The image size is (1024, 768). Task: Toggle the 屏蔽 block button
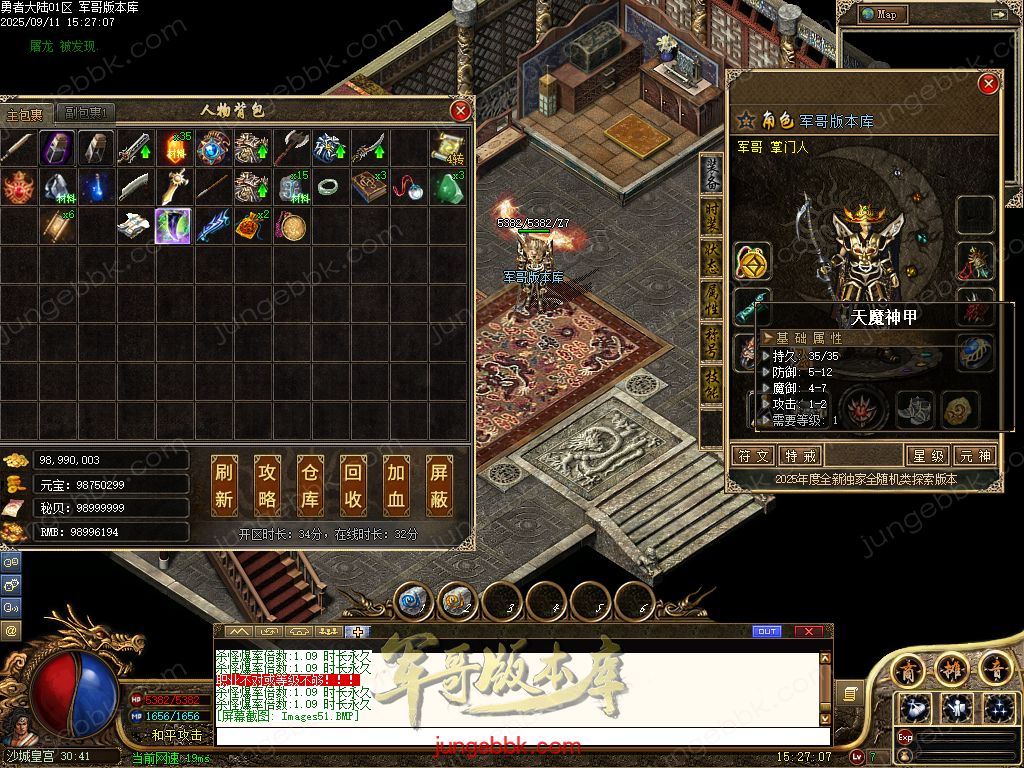[439, 485]
